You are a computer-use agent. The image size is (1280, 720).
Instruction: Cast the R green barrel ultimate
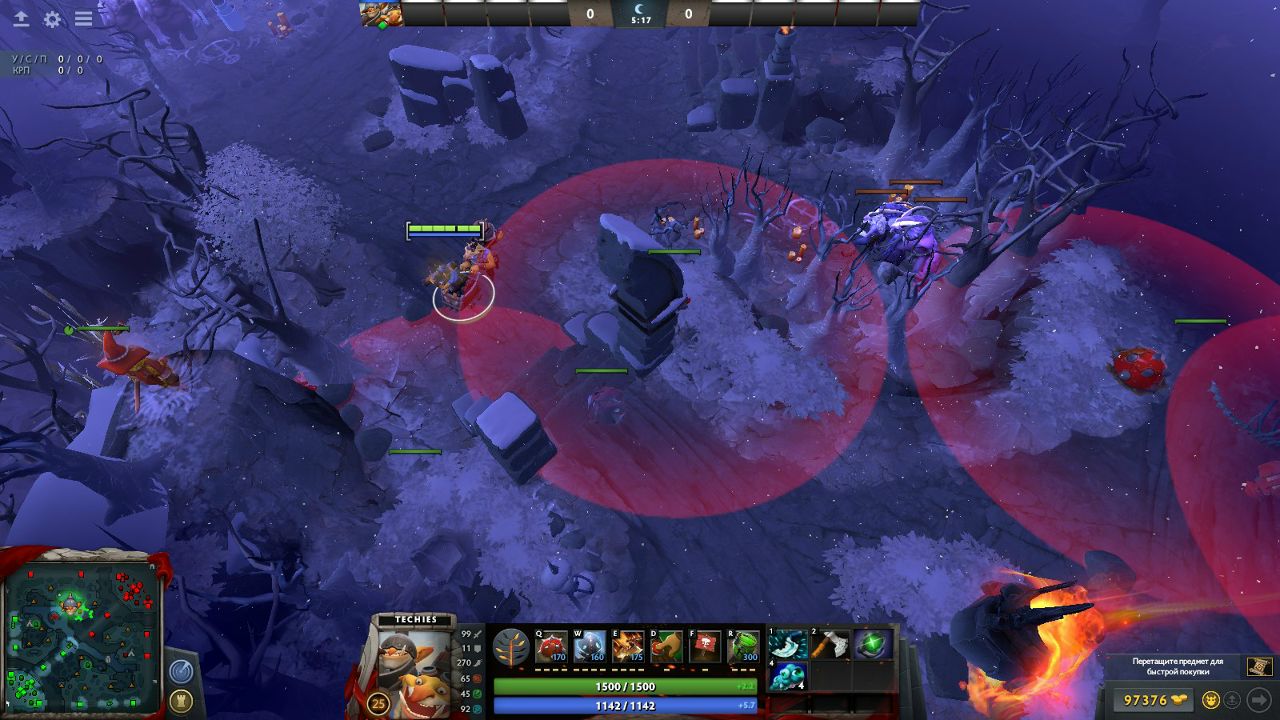tap(744, 647)
